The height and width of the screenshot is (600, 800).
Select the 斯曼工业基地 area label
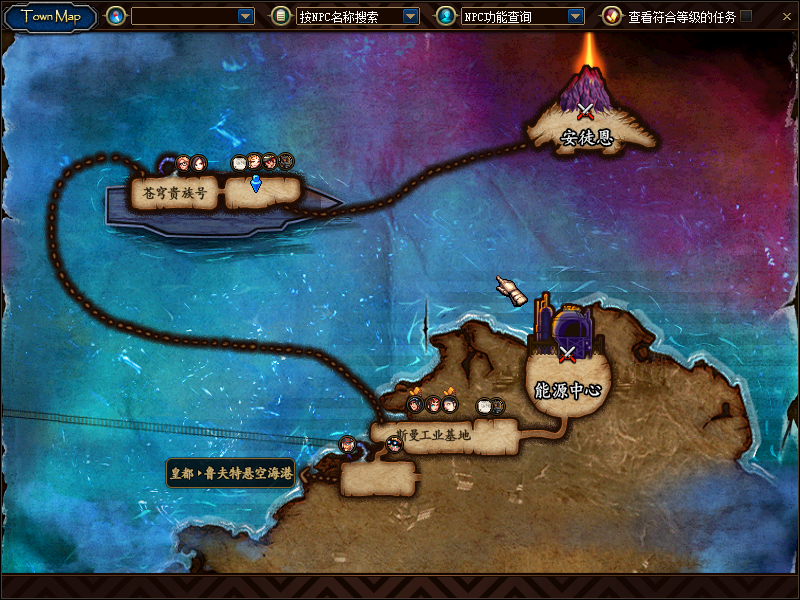point(432,435)
